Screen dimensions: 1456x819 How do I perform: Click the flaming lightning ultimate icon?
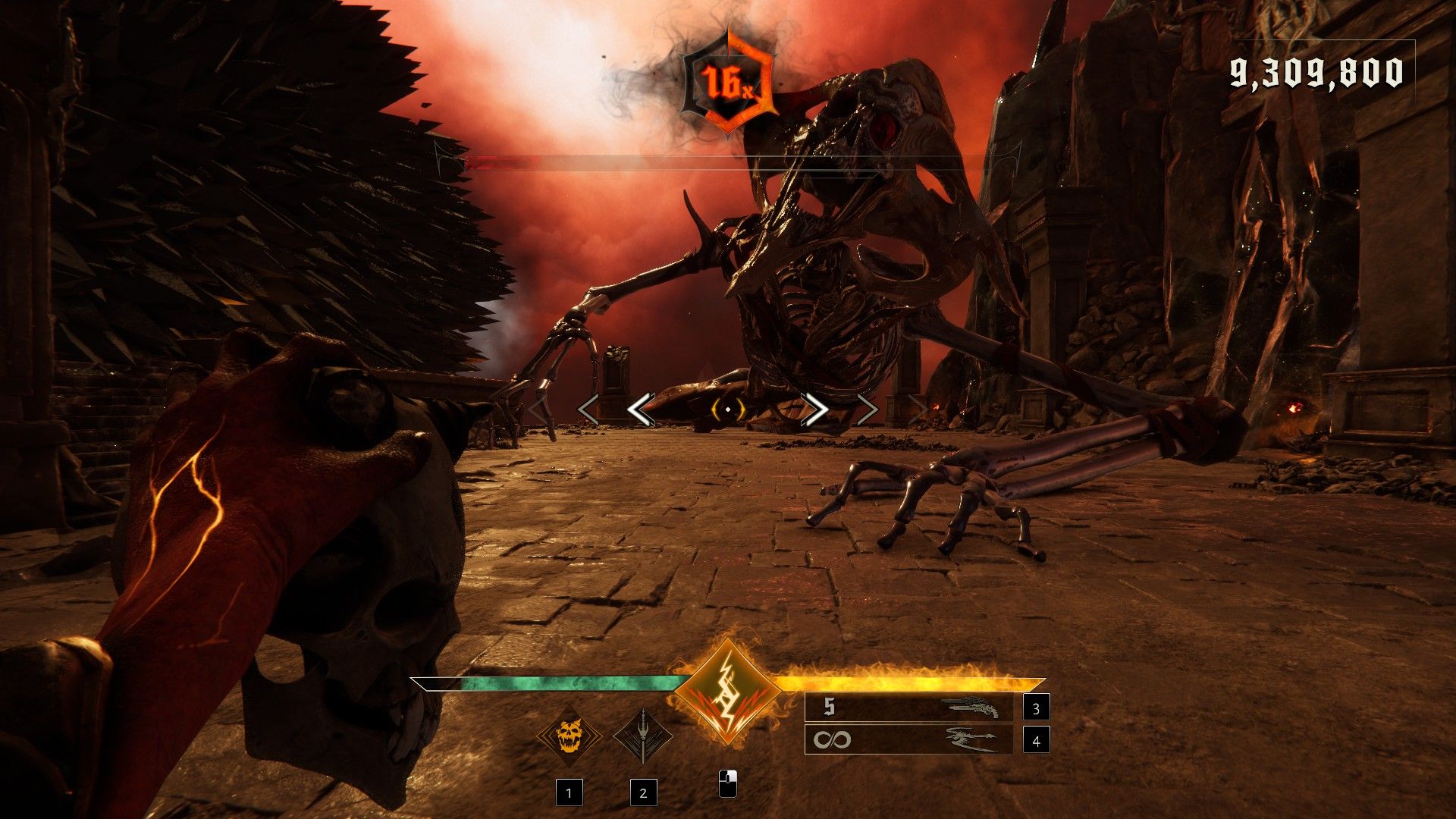(728, 690)
